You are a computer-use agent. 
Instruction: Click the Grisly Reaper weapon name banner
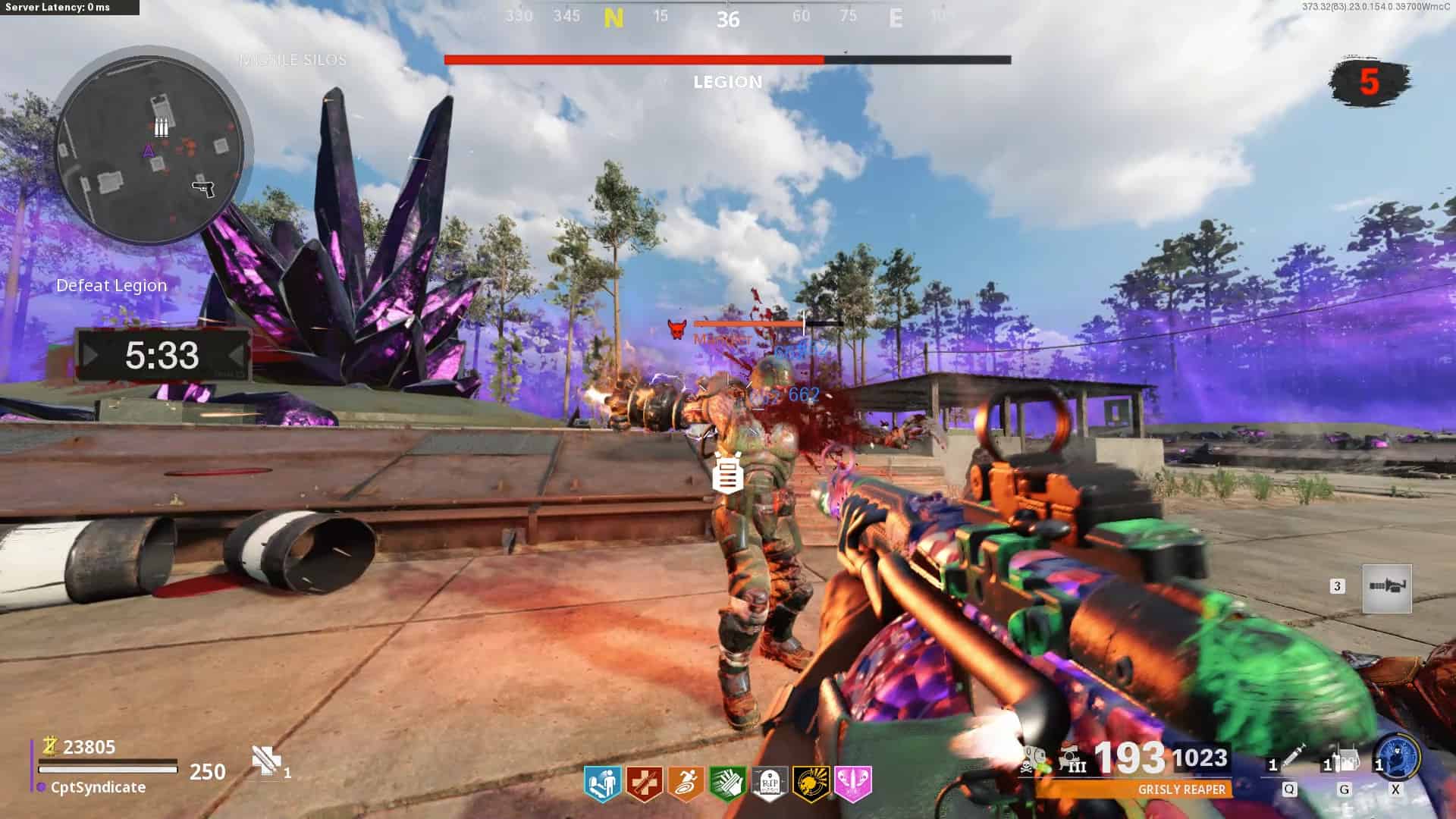coord(1181,789)
